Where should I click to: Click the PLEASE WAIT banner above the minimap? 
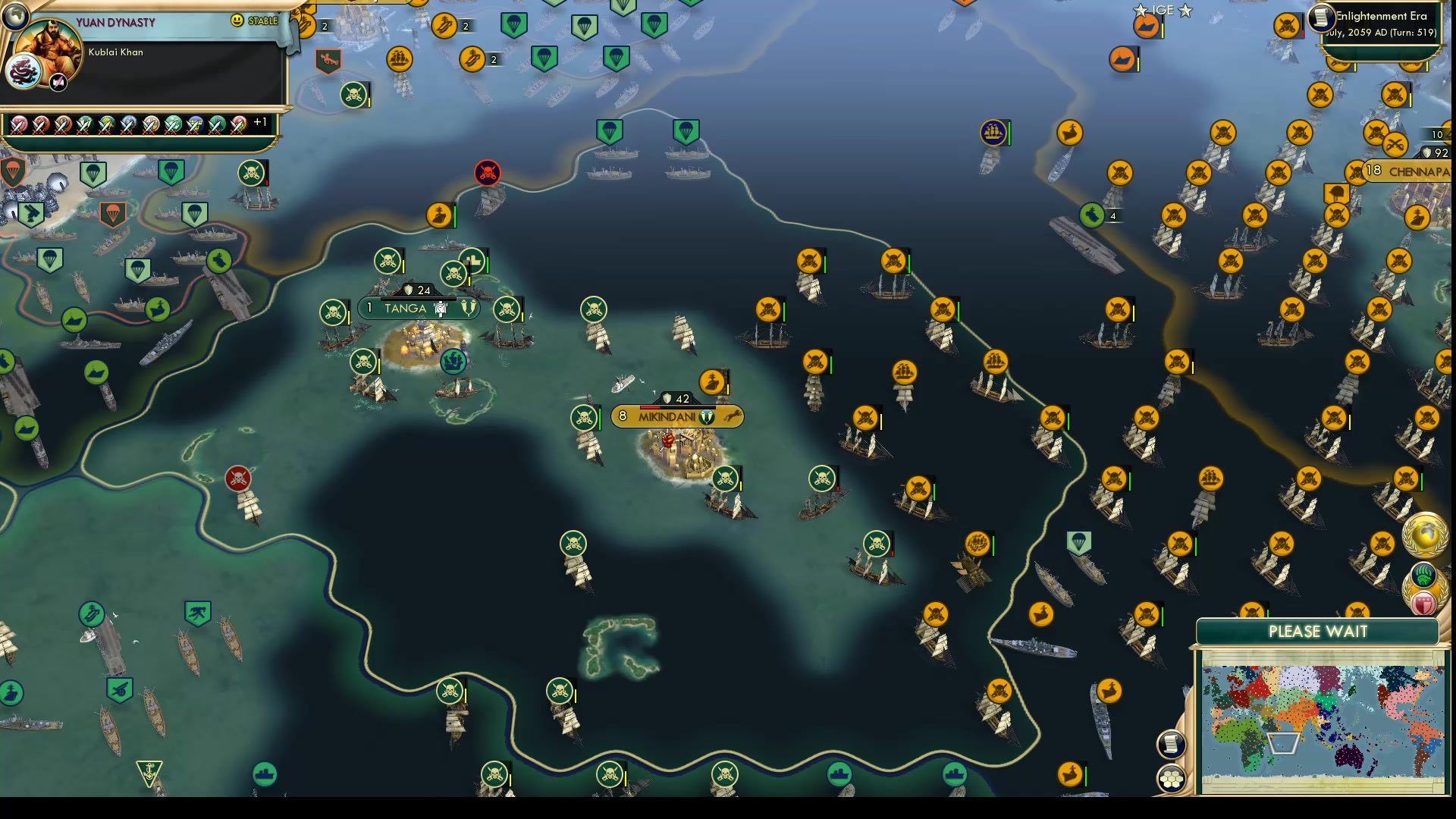tap(1319, 631)
